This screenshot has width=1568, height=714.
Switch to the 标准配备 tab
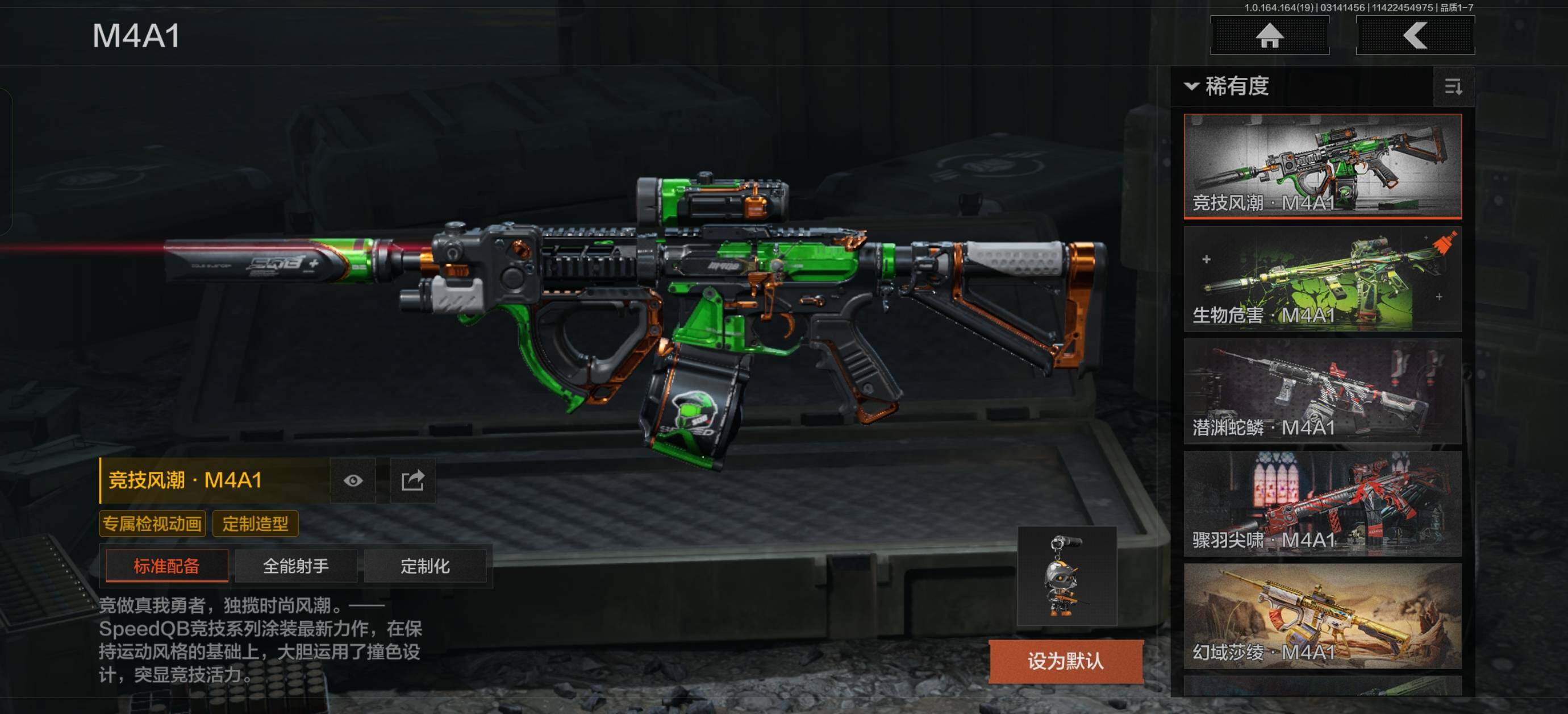(167, 566)
